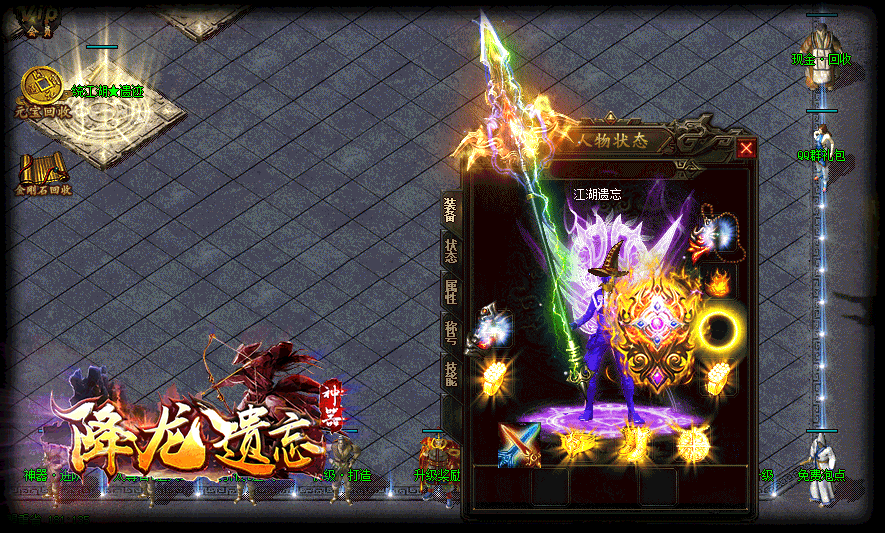Open 元宝回收 gold coin recycling
This screenshot has width=885, height=533.
pos(42,92)
